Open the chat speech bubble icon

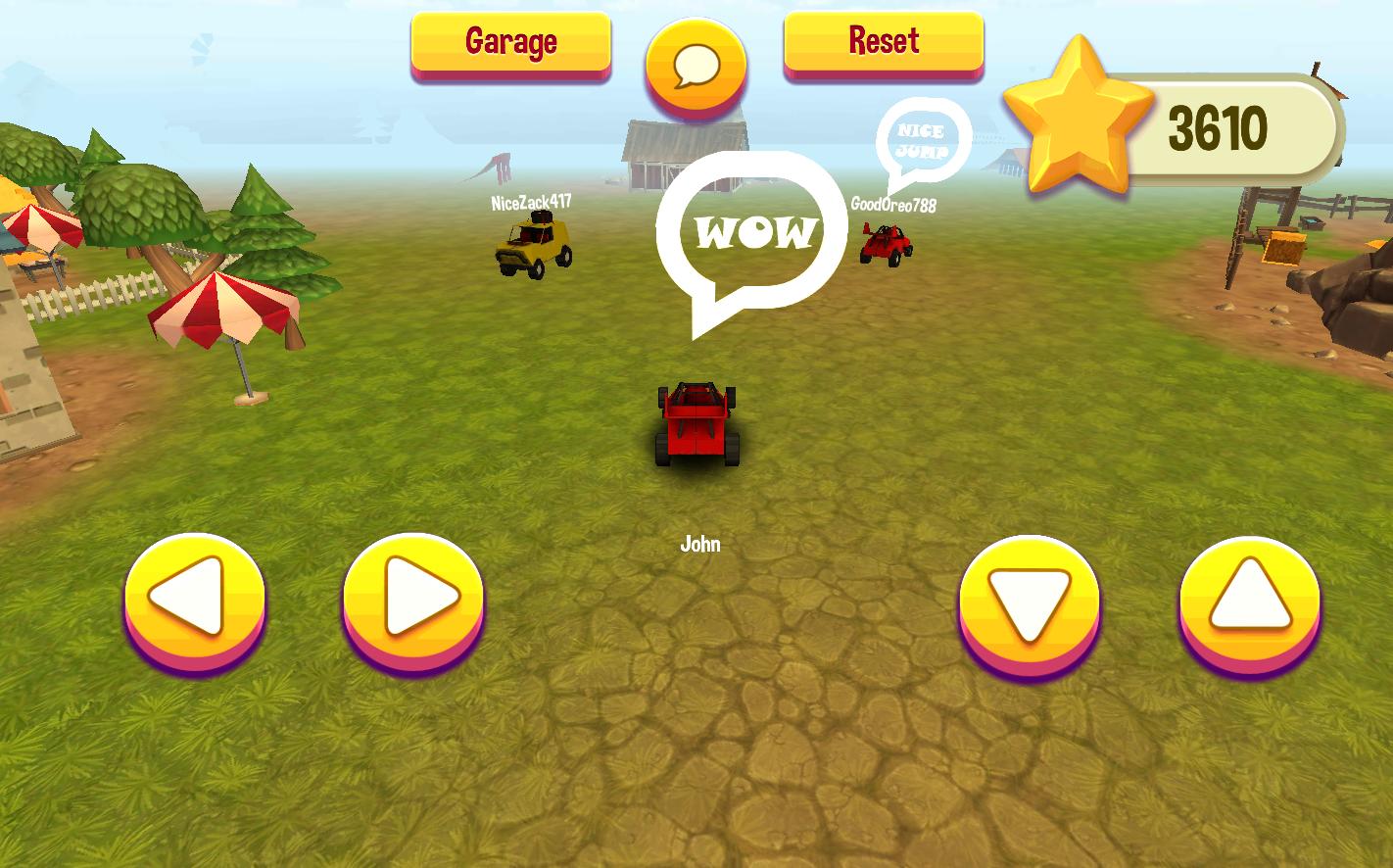696,64
